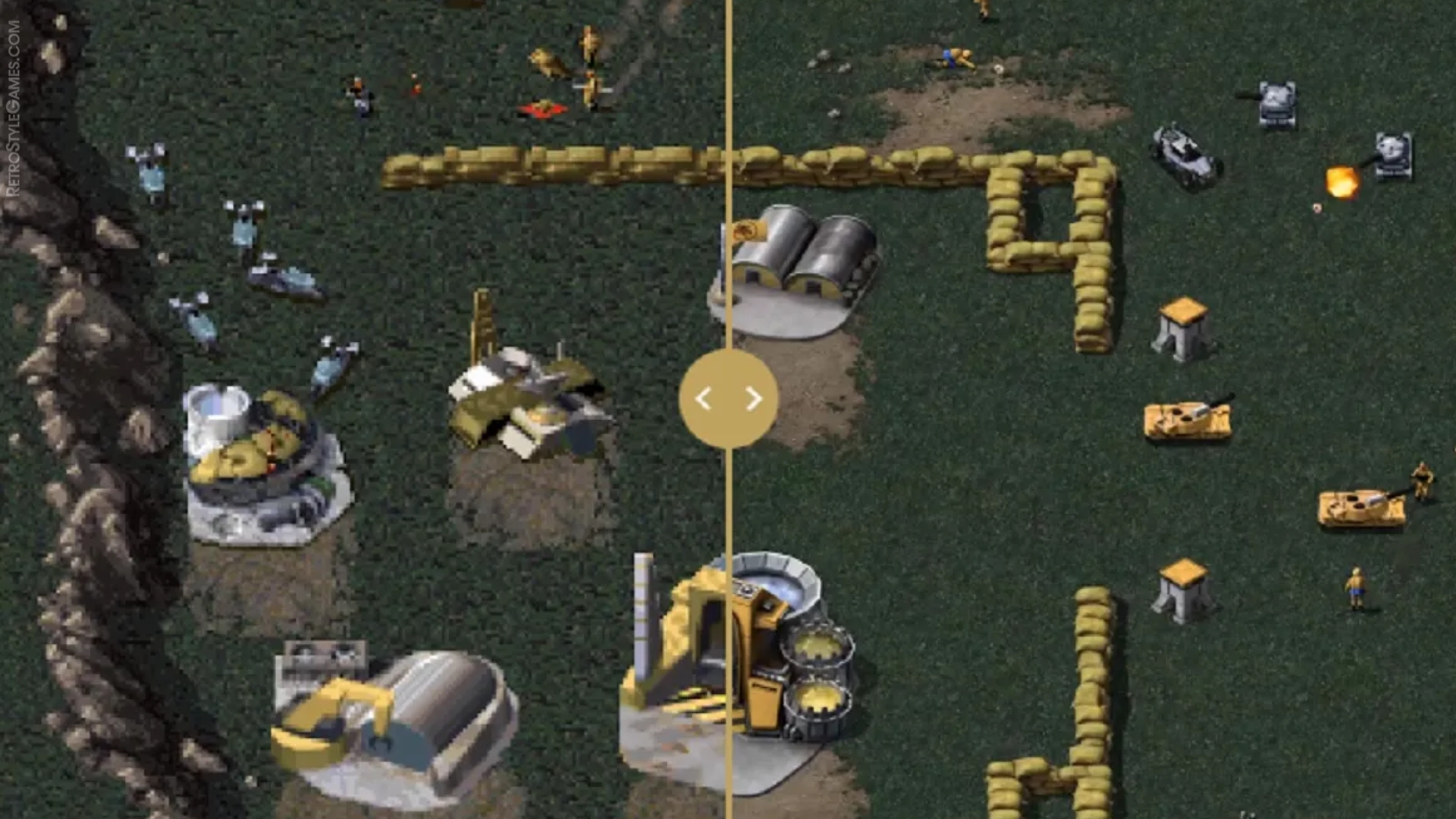This screenshot has width=1456, height=819.
Task: Click the red marker under the soldier top left
Action: coord(541,110)
